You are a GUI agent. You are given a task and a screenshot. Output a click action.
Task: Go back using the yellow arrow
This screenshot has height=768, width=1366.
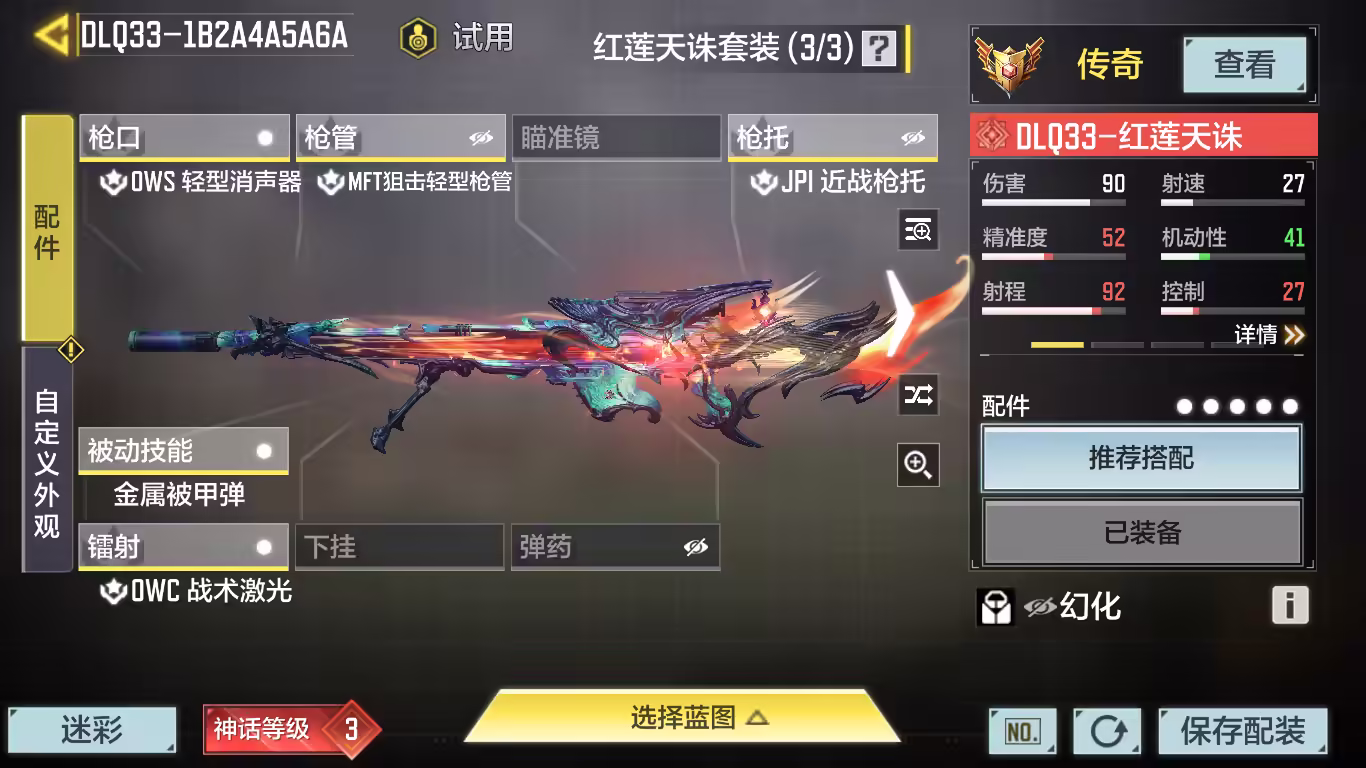tap(50, 35)
